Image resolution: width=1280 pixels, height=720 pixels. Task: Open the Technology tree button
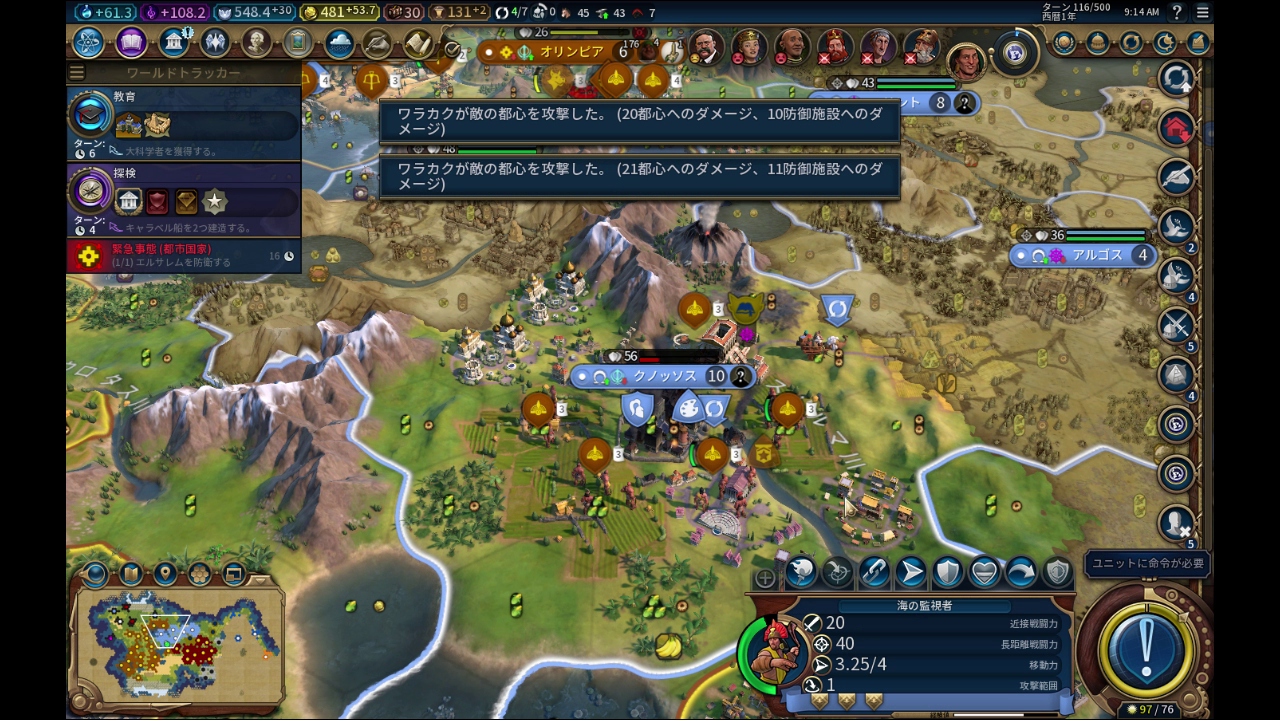[x=88, y=43]
